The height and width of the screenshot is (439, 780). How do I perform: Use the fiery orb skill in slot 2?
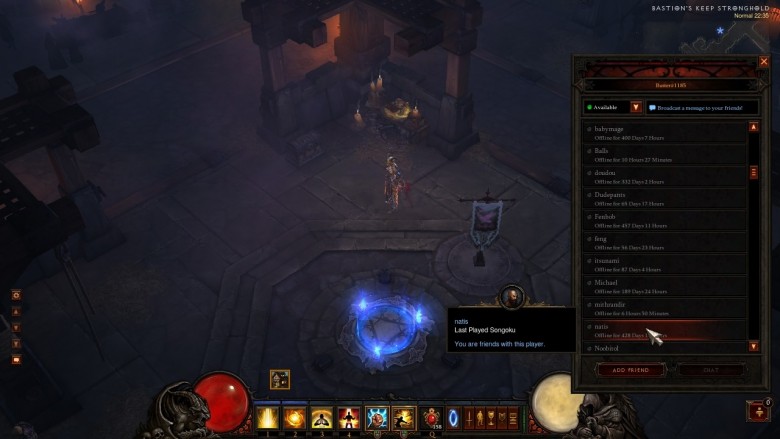(295, 416)
